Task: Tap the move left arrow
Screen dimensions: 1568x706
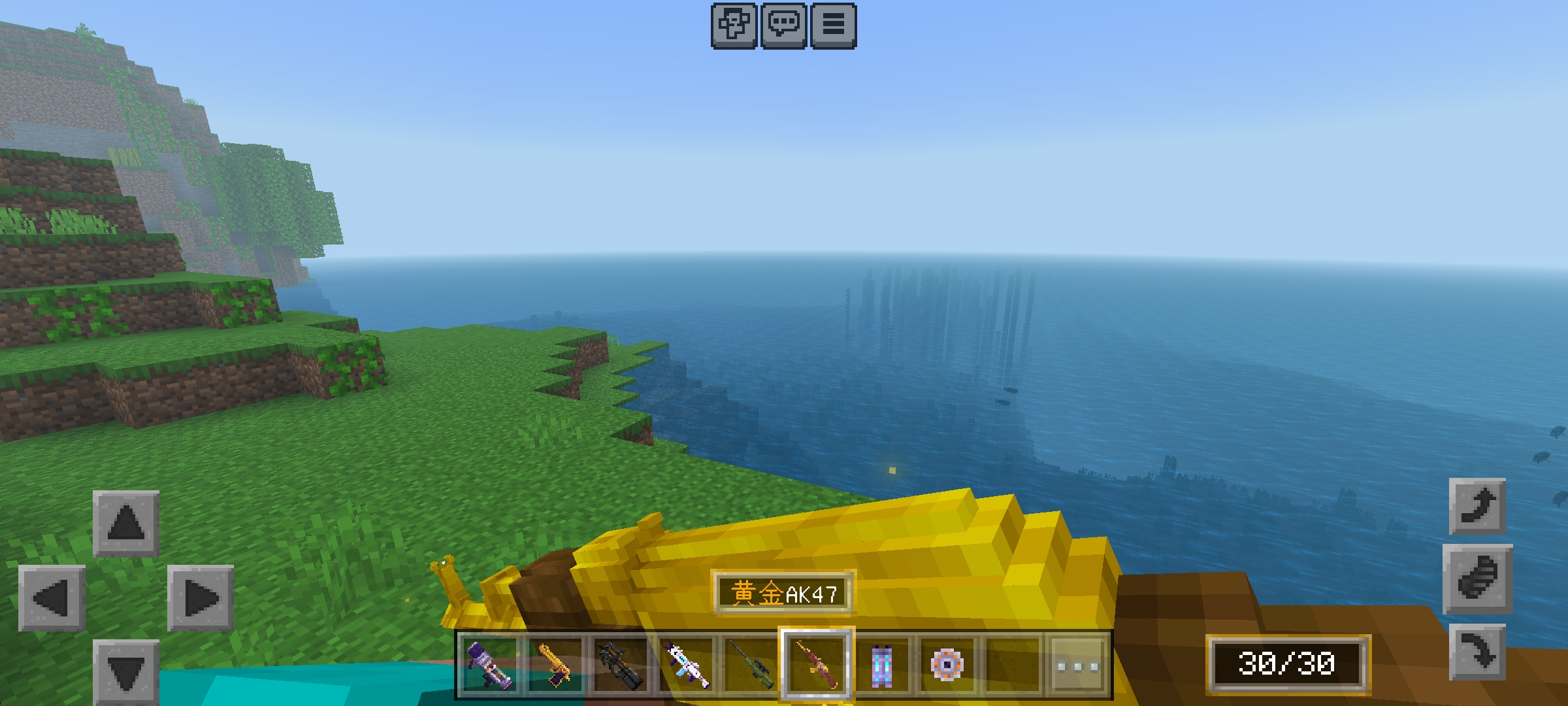Action: tap(52, 597)
